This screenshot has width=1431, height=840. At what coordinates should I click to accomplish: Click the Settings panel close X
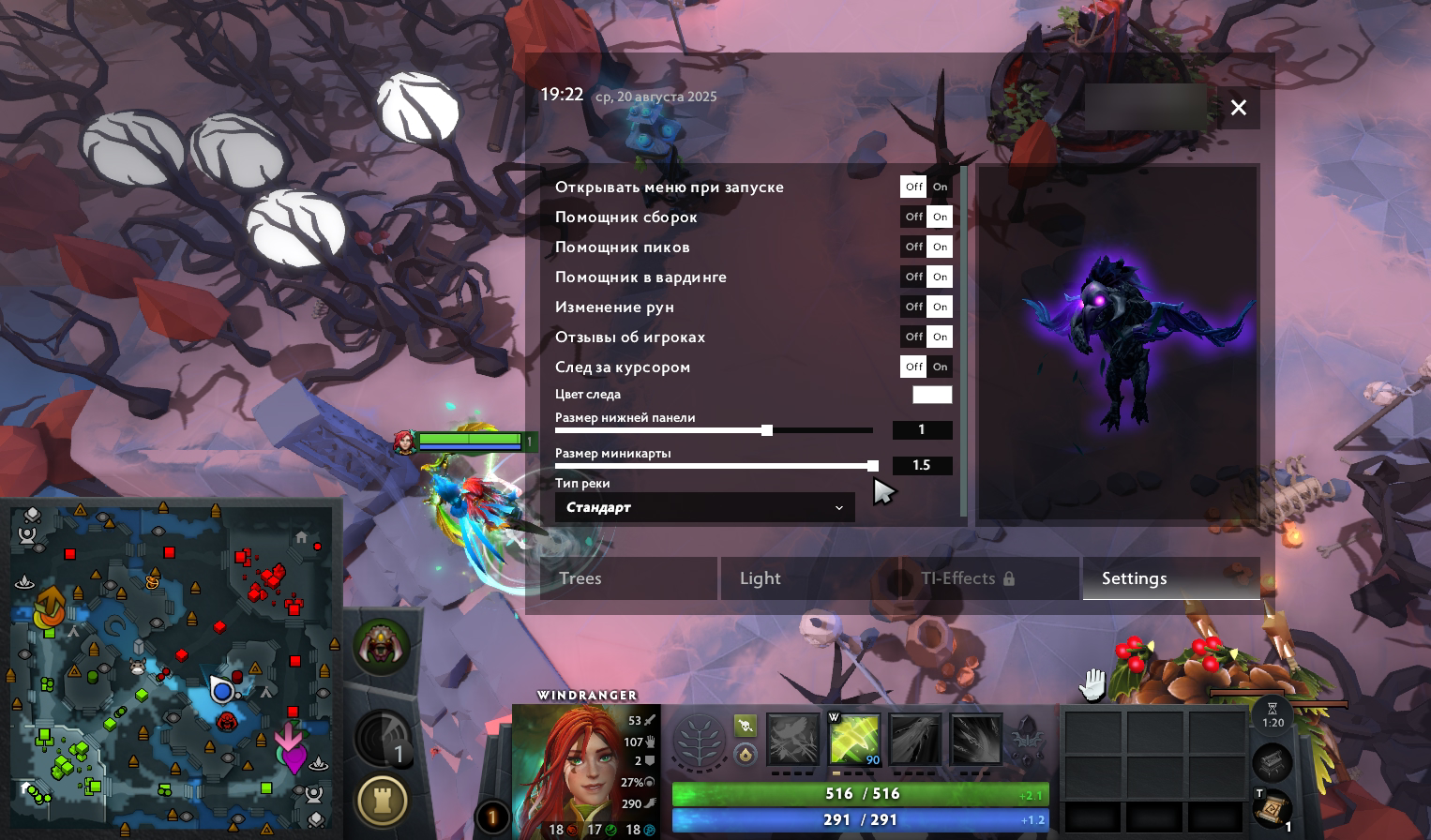1238,107
